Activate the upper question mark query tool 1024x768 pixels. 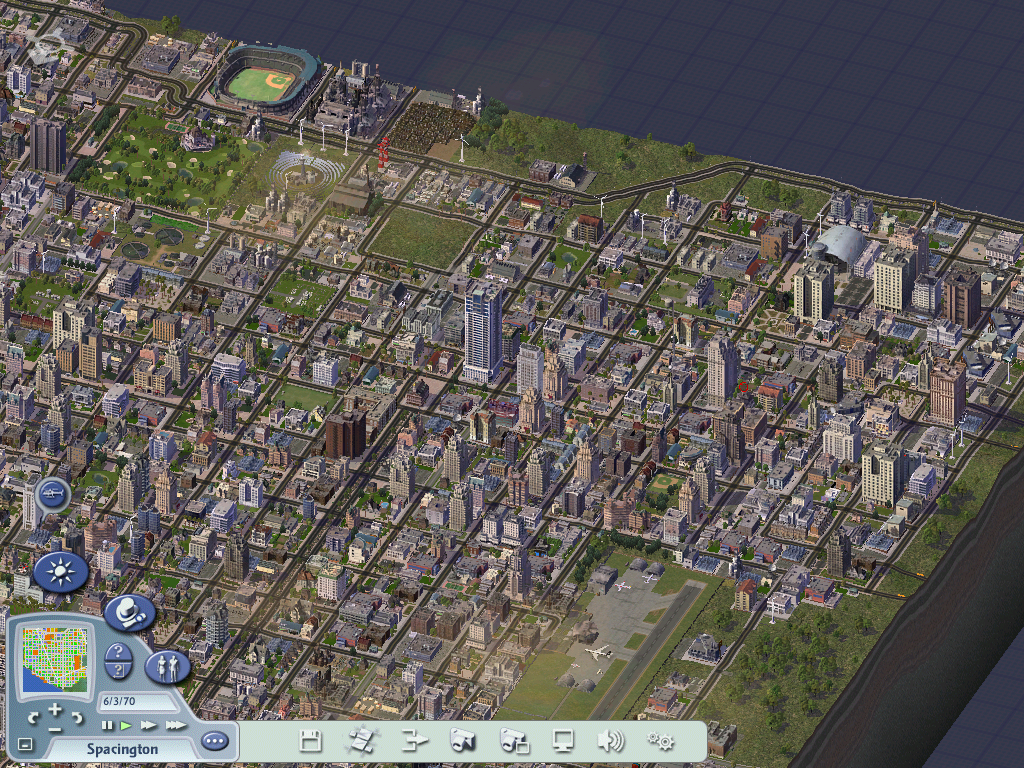[x=119, y=652]
